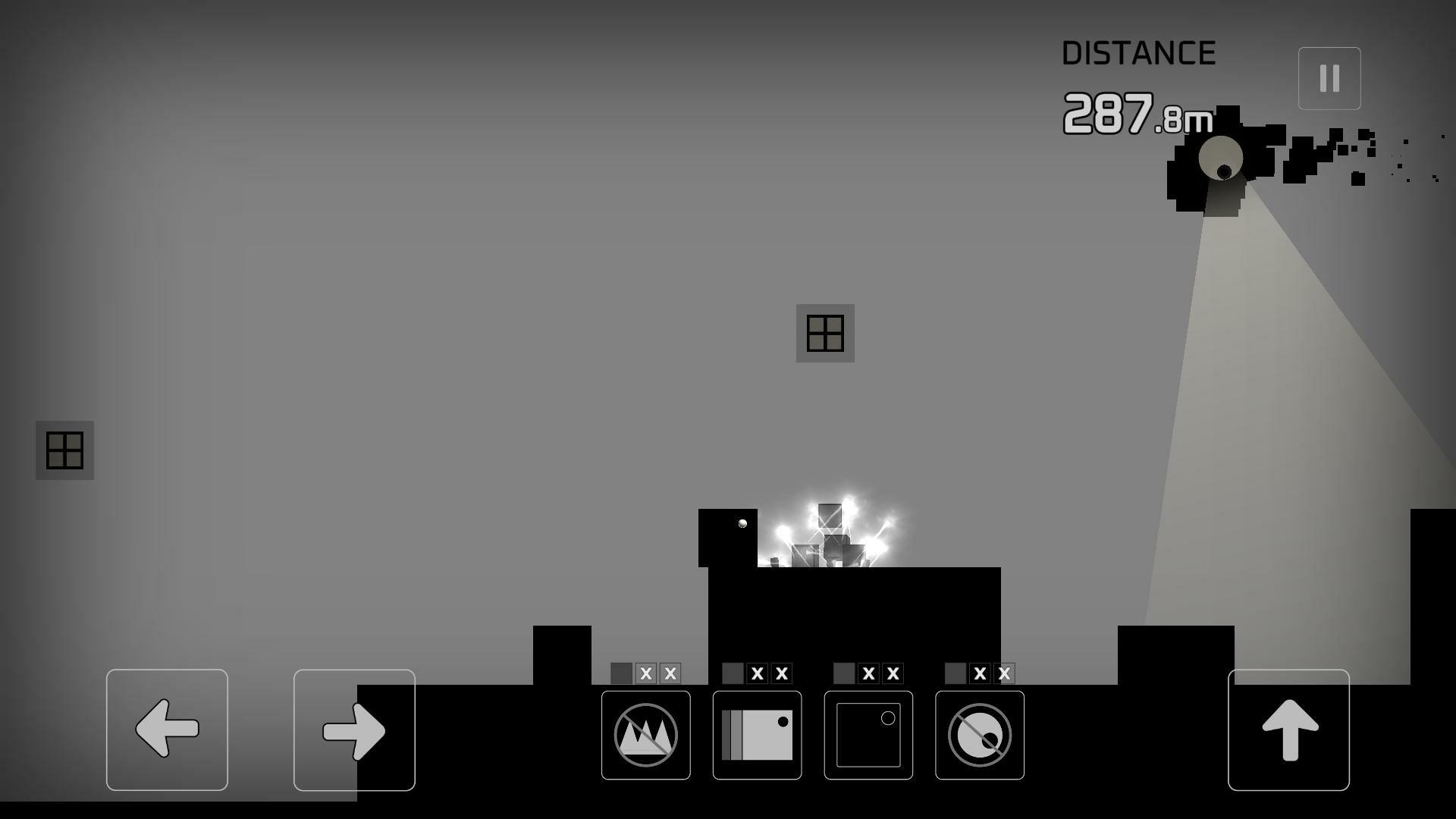The width and height of the screenshot is (1456, 819).
Task: Toggle the first X slot above the spikes tool
Action: [646, 672]
